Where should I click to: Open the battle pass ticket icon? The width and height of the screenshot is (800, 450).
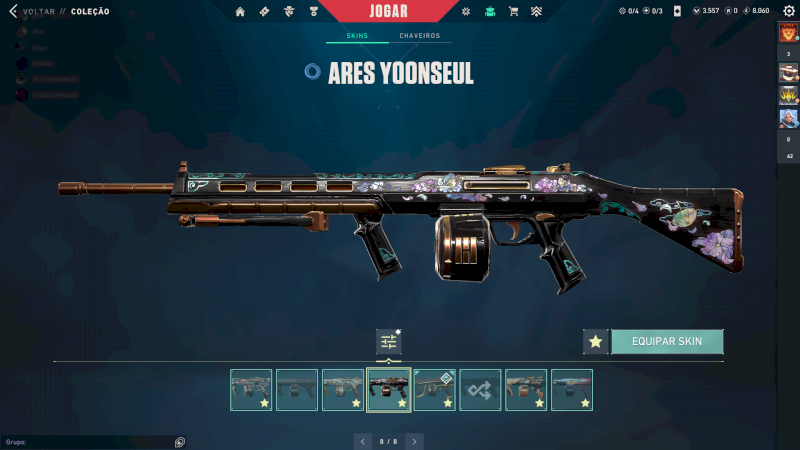(x=264, y=11)
